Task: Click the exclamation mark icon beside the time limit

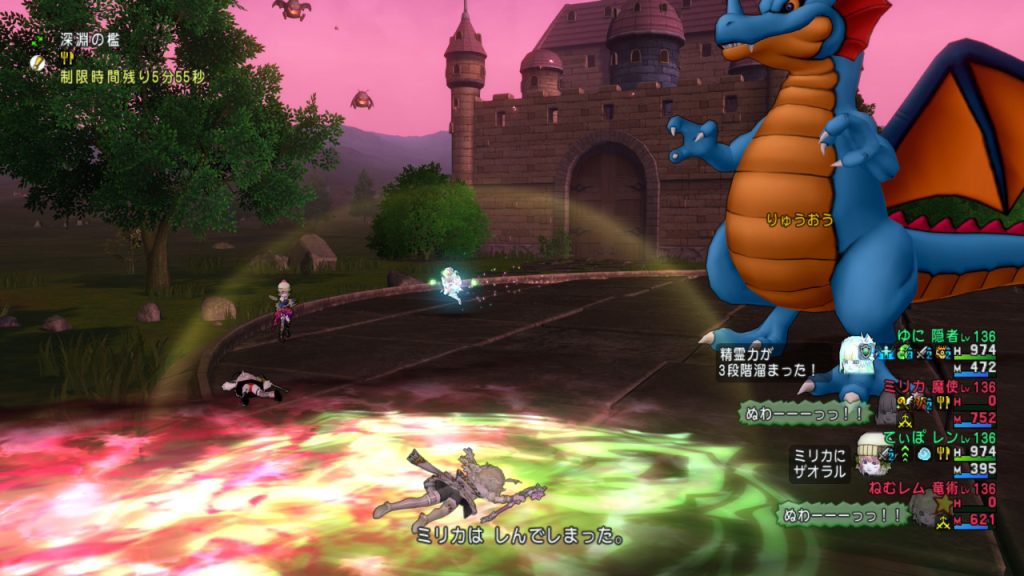Action: pos(37,61)
